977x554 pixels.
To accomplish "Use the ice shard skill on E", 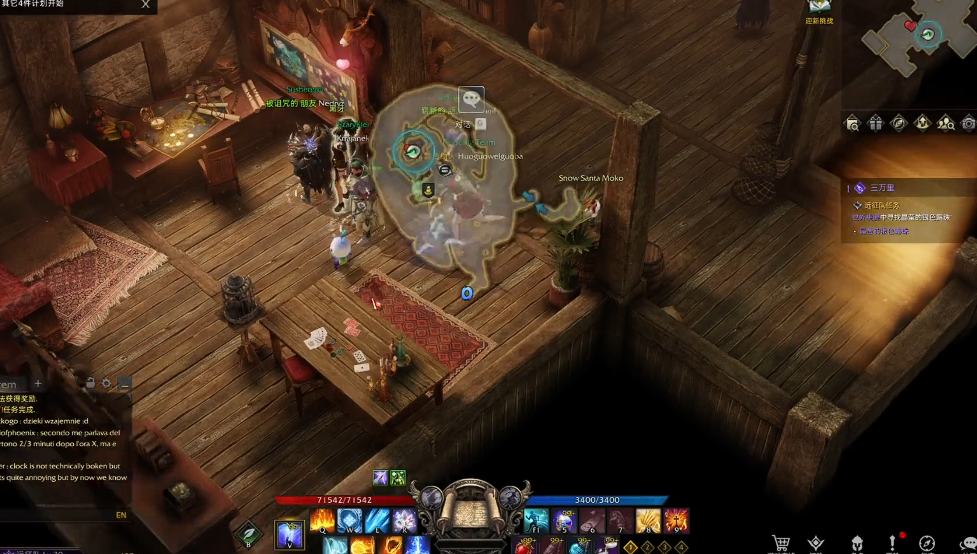I will pyautogui.click(x=376, y=520).
